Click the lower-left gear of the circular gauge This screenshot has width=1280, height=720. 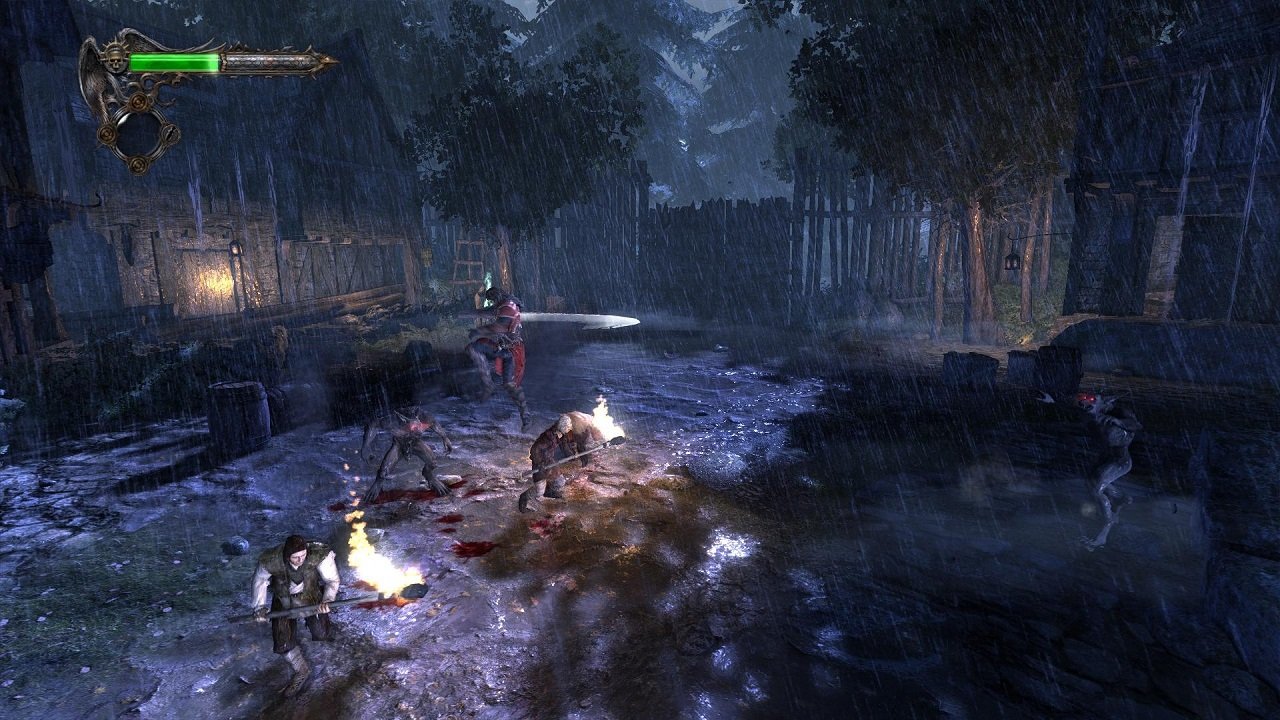pos(106,133)
